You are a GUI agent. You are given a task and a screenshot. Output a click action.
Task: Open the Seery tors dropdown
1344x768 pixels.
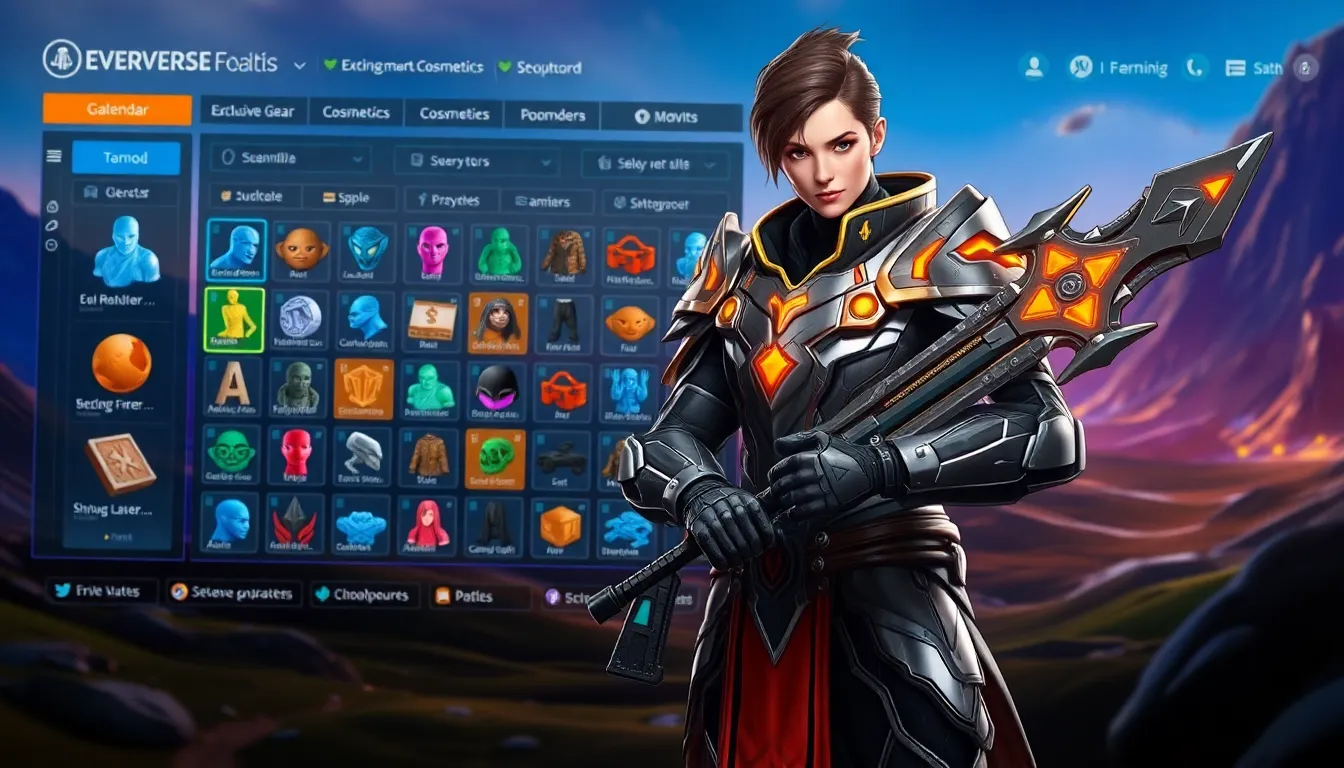point(475,161)
